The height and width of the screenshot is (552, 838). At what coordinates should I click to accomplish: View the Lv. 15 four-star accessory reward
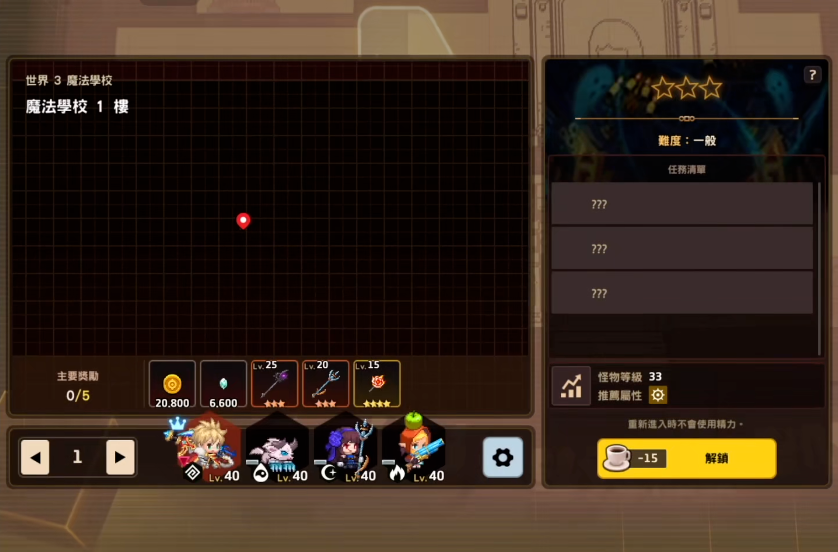pyautogui.click(x=377, y=384)
